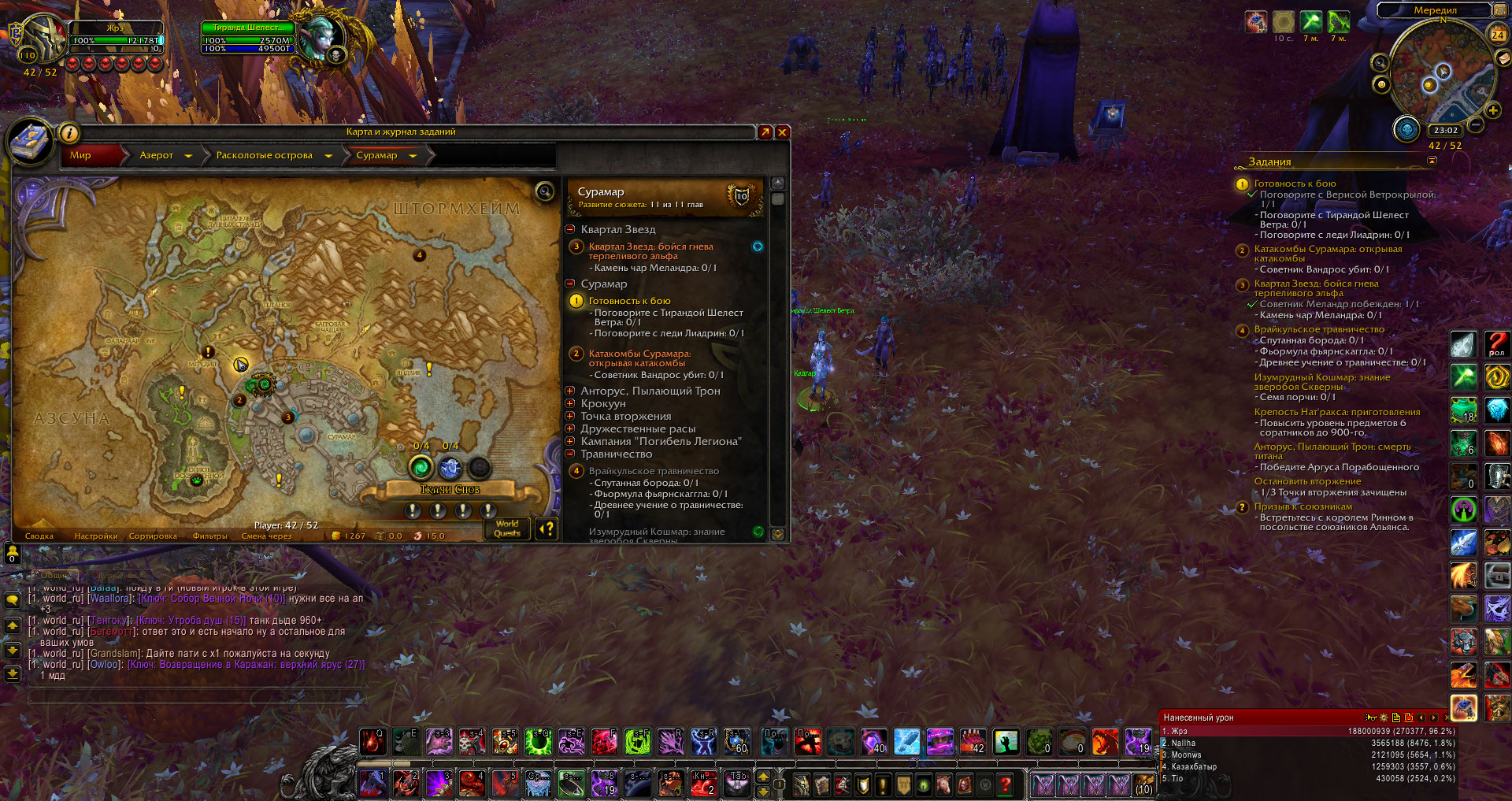This screenshot has height=801, width=1512.
Task: Collapse the Задания objective tracker
Action: pos(1432,161)
